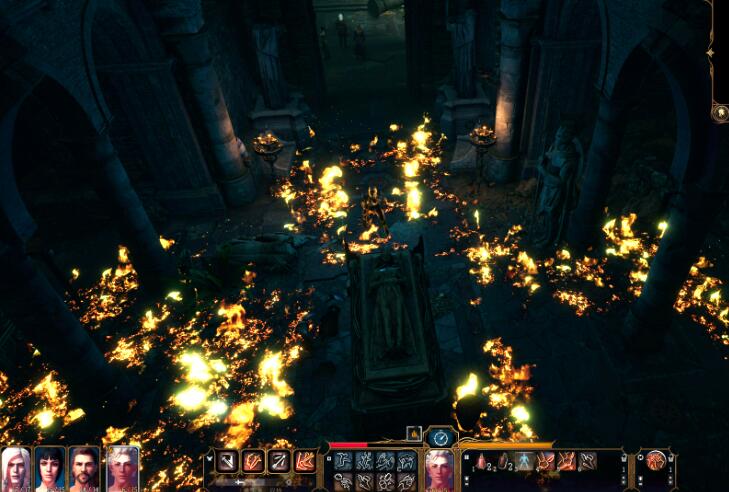Use the melee weapon attack icon
This screenshot has width=729, height=492.
tap(227, 462)
